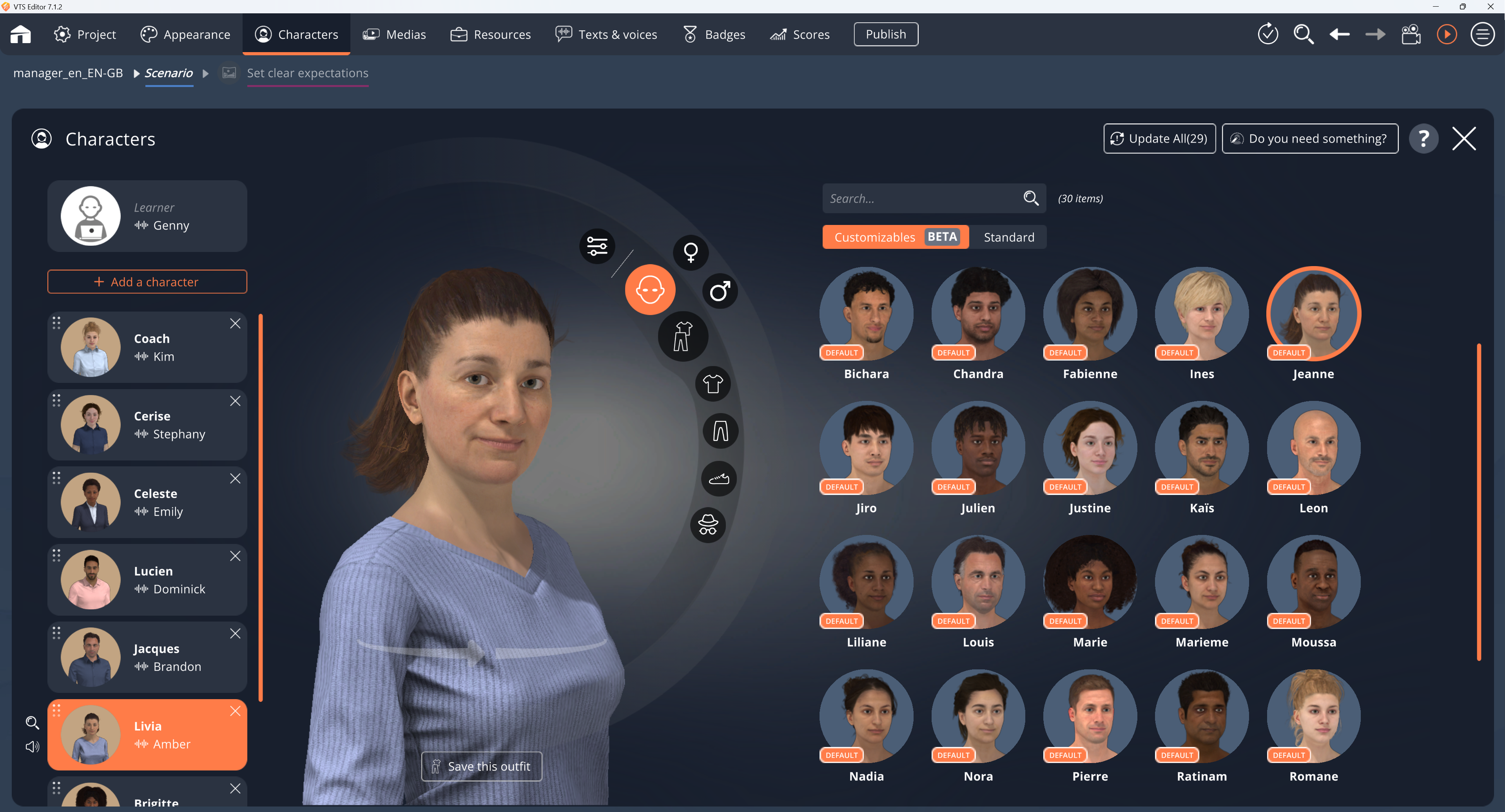Pick the Leon character thumbnail
This screenshot has width=1505, height=812.
pyautogui.click(x=1313, y=449)
